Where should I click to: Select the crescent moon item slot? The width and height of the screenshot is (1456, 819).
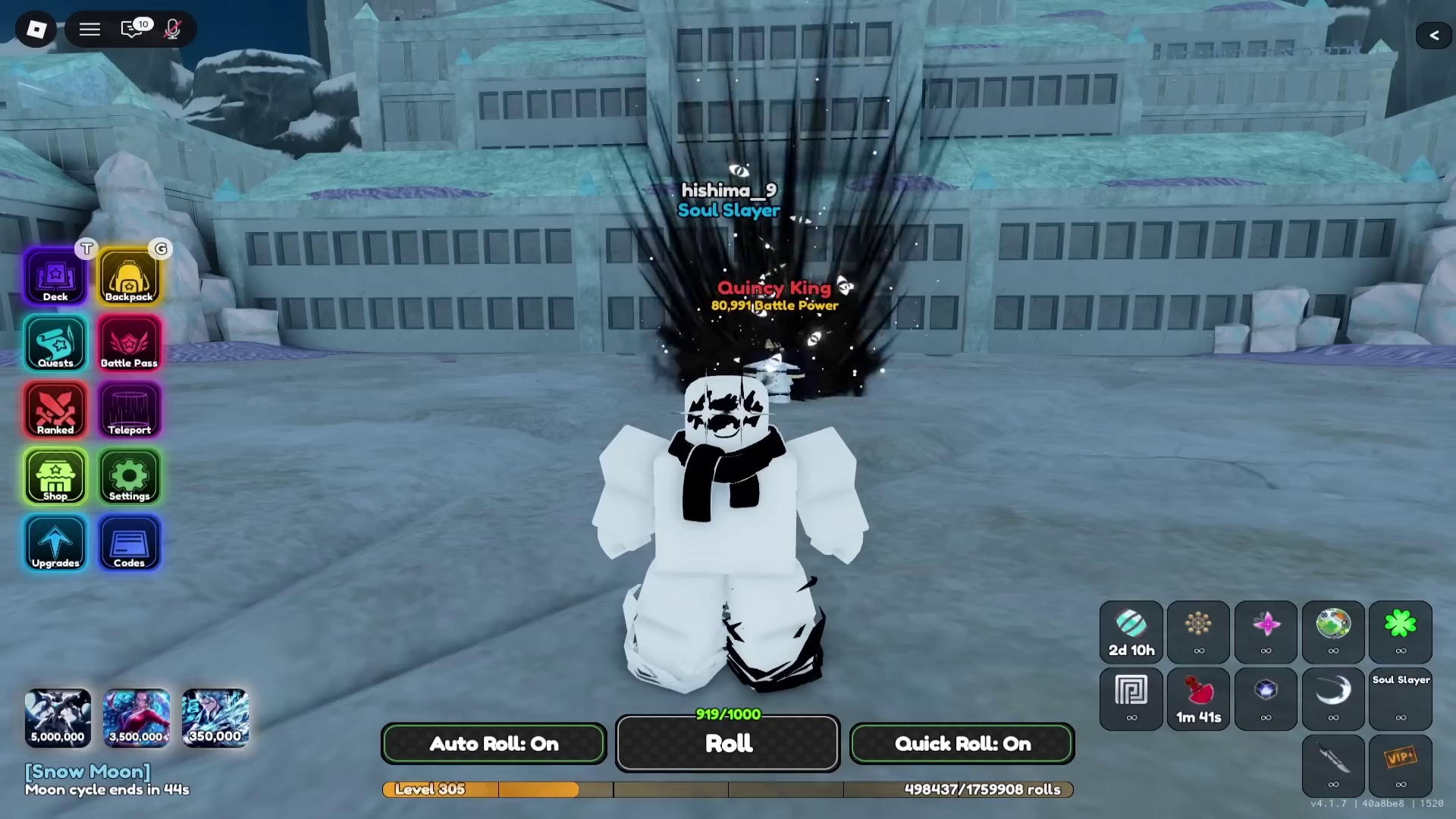pos(1333,698)
